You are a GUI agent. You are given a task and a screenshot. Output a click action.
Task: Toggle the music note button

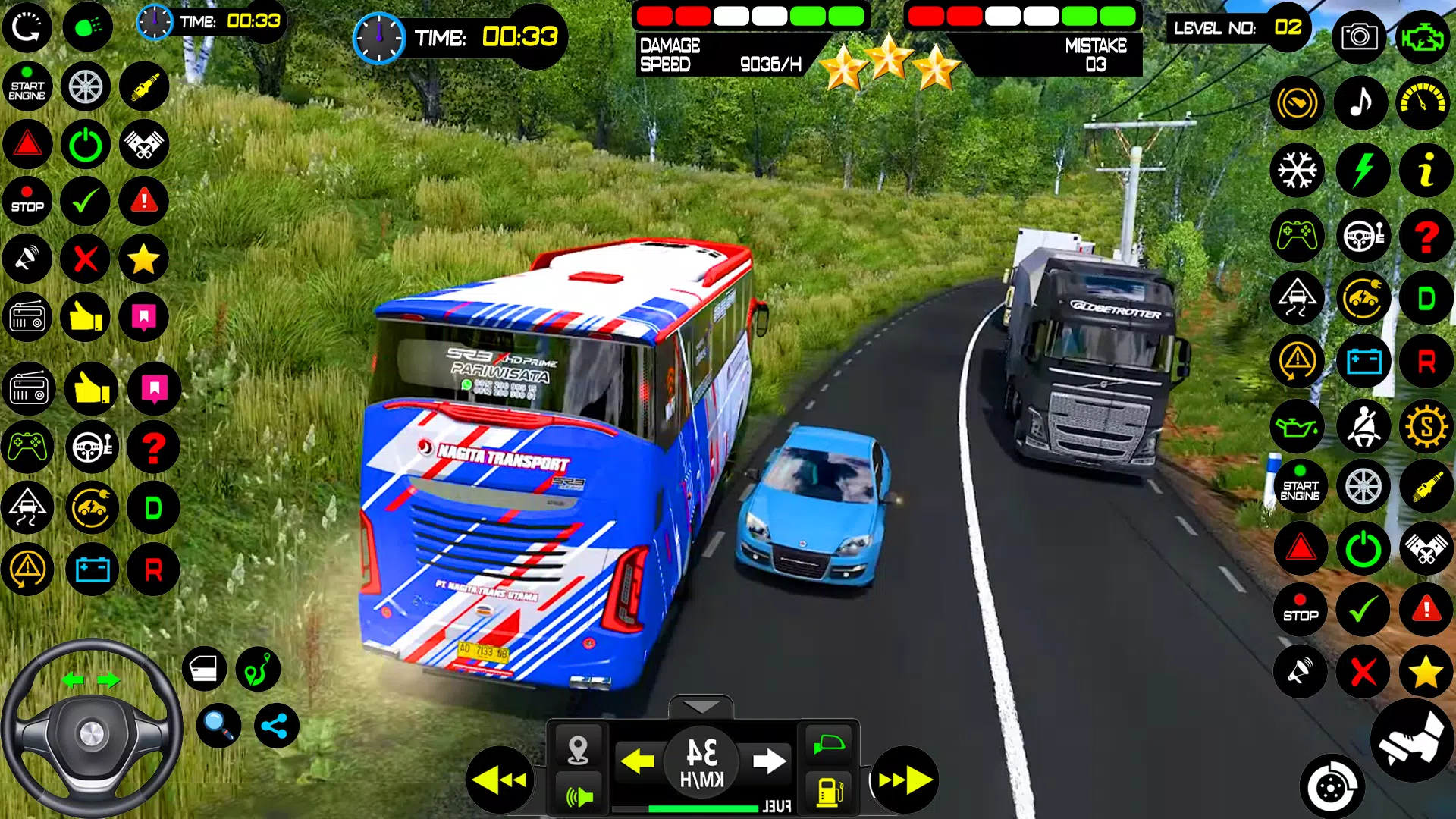tap(1362, 102)
